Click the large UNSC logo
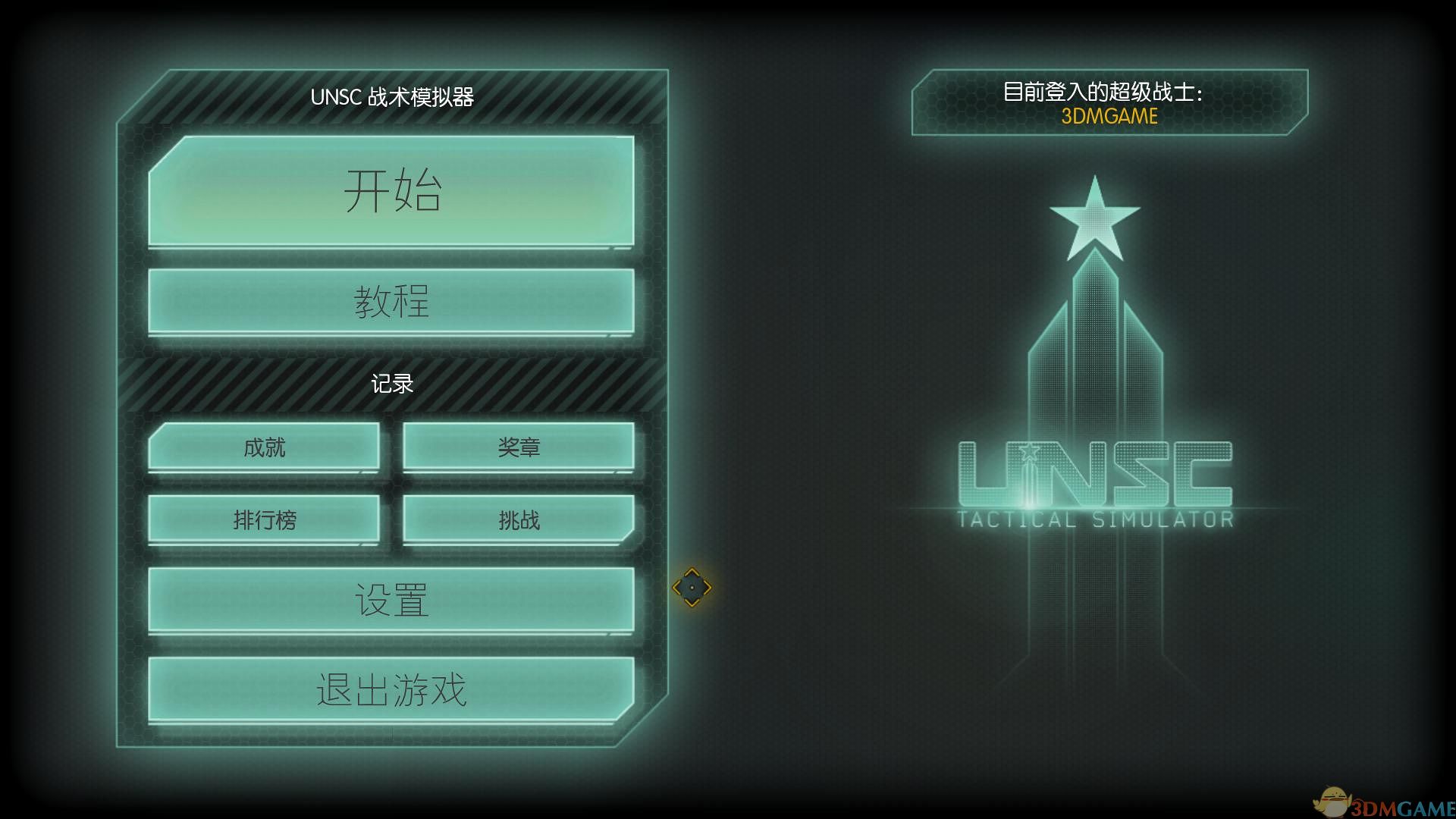The width and height of the screenshot is (1456, 819). 1097,474
